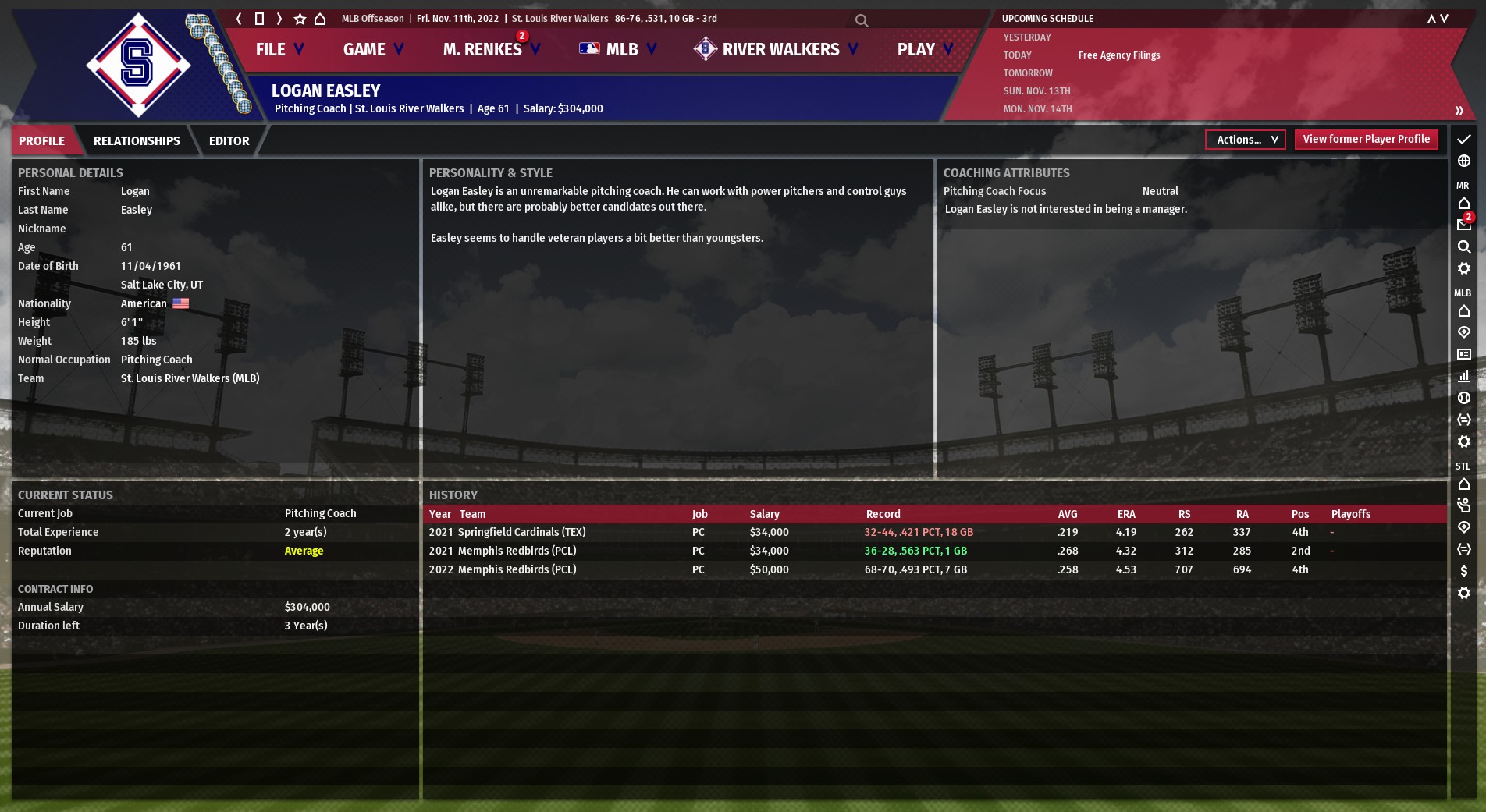Click the magnifier search icon in top bar

862,20
